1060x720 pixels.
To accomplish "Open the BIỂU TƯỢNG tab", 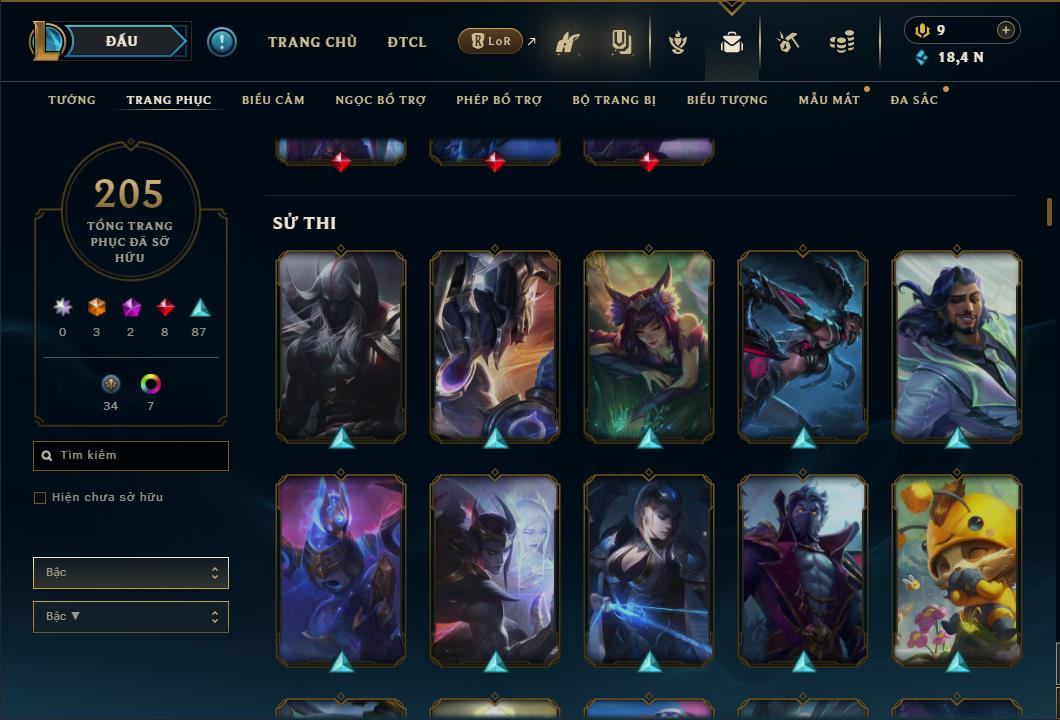I will 727,100.
